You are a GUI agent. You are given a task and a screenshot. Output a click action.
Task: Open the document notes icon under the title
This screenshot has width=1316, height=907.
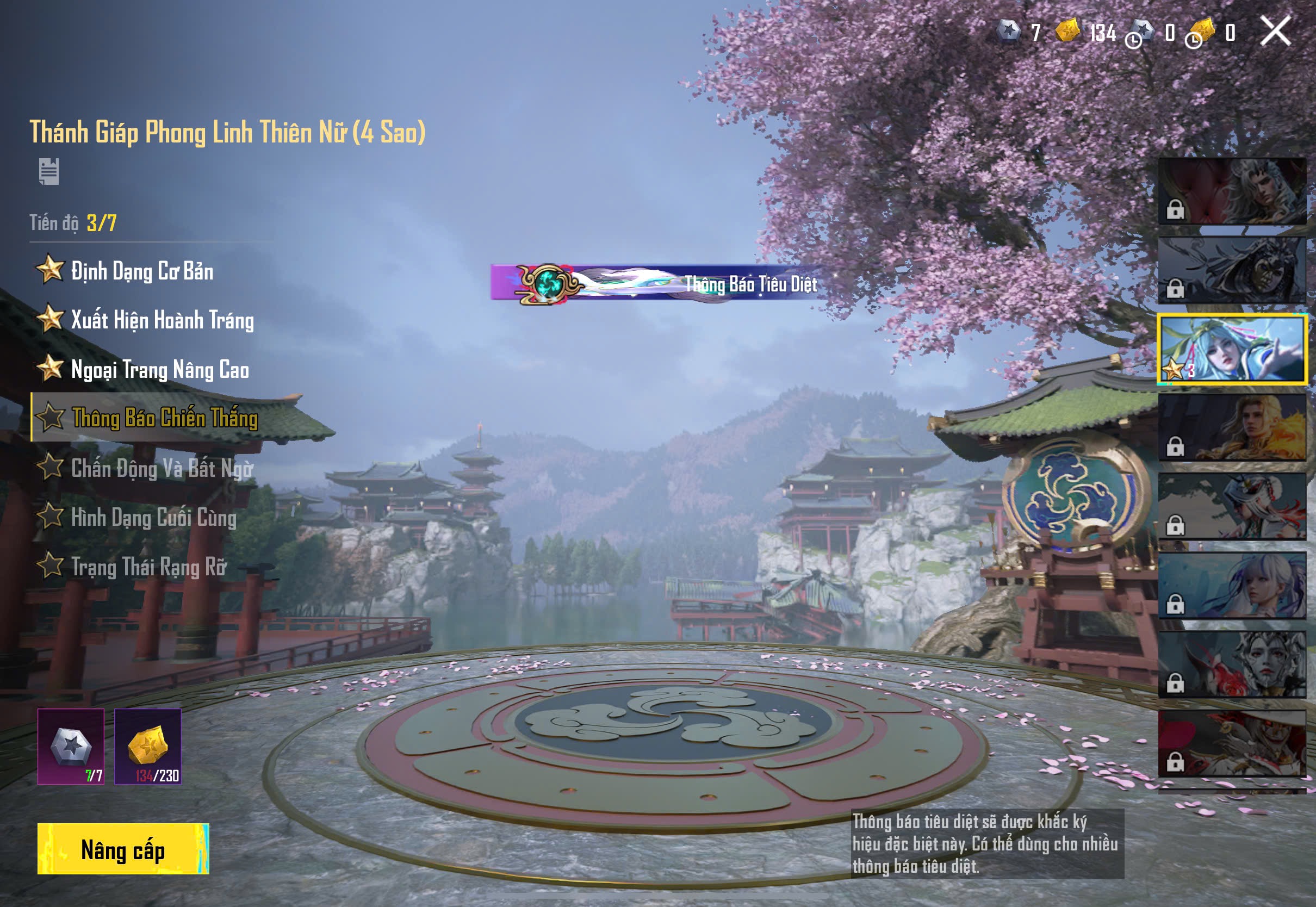49,171
